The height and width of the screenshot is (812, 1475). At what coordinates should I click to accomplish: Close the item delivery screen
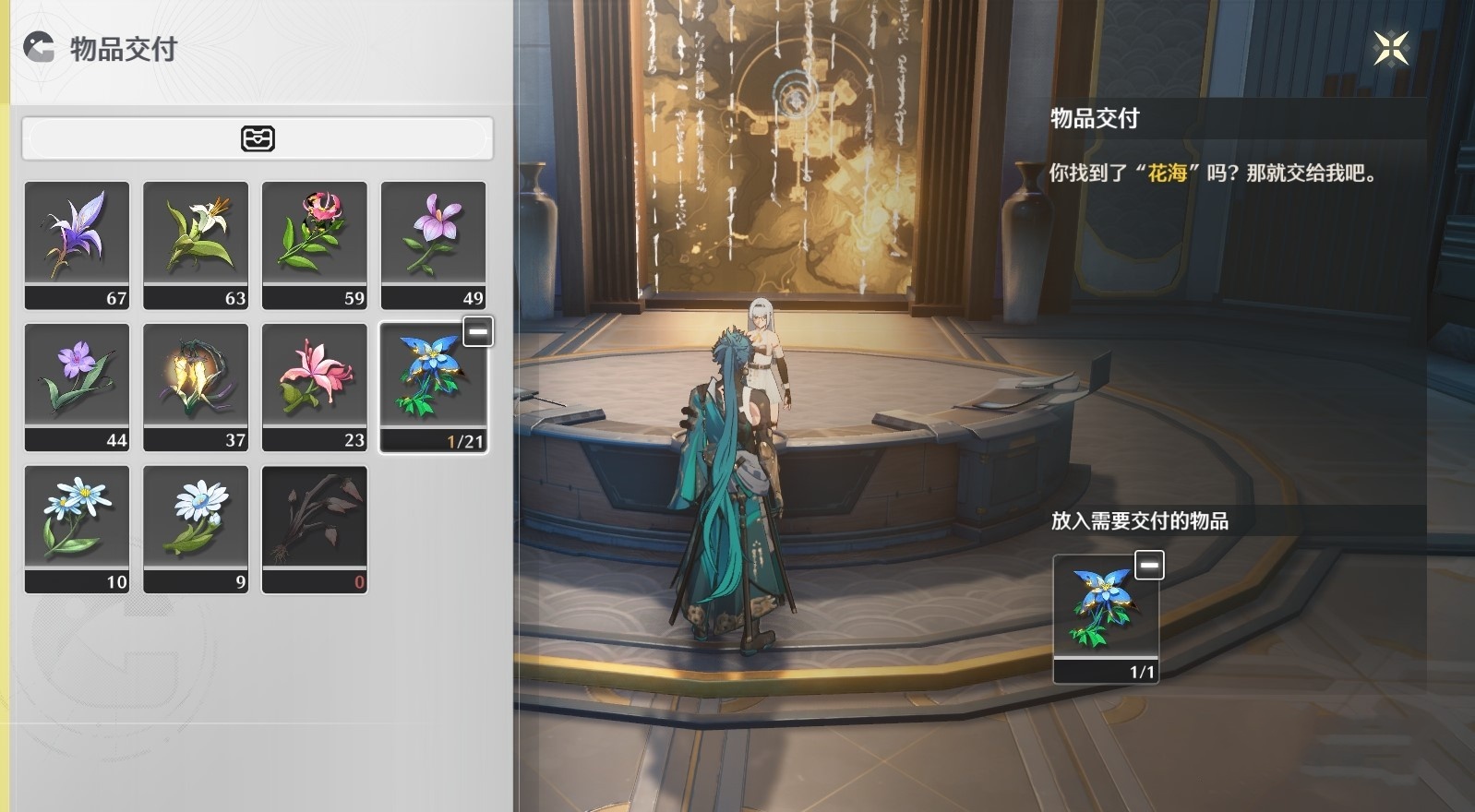tap(1390, 48)
